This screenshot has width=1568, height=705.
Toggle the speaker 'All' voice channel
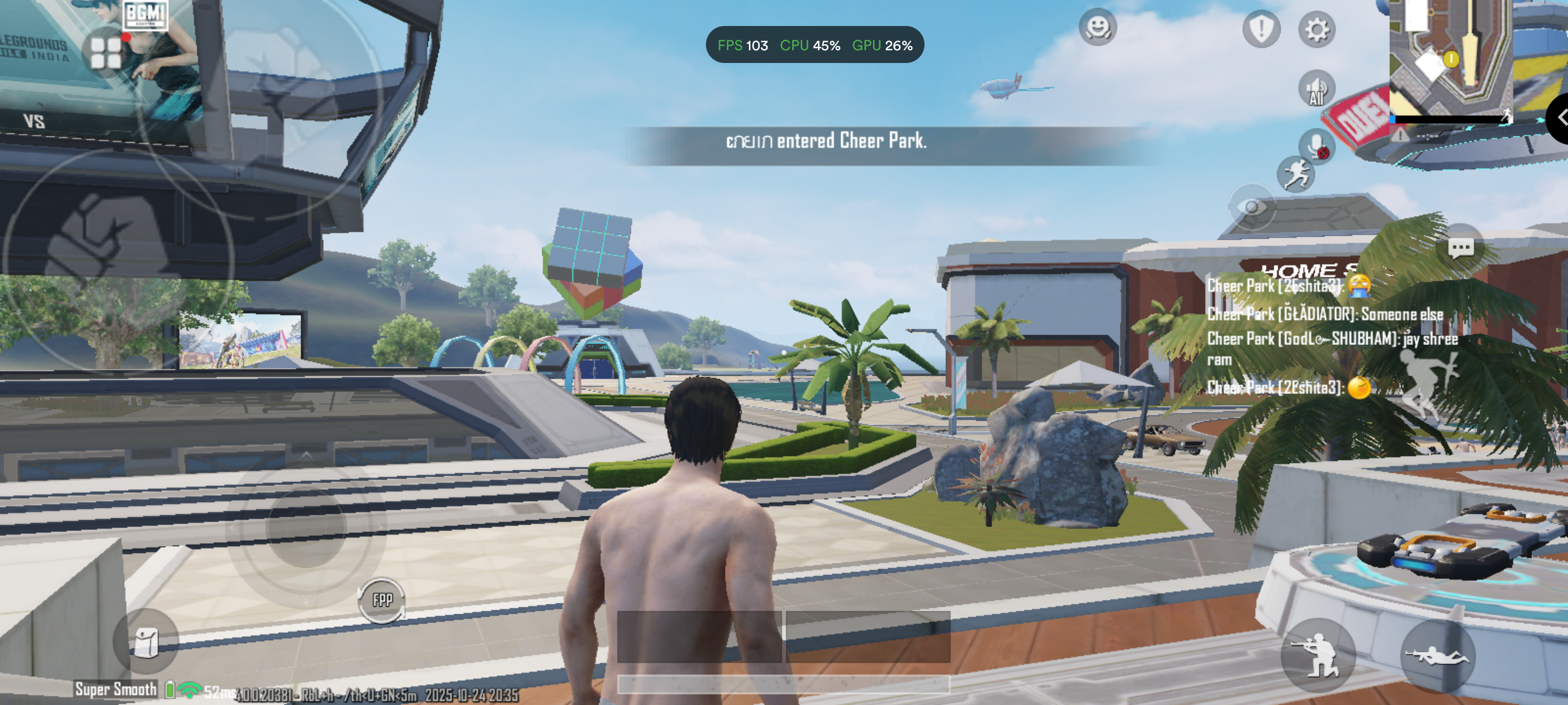pyautogui.click(x=1316, y=90)
